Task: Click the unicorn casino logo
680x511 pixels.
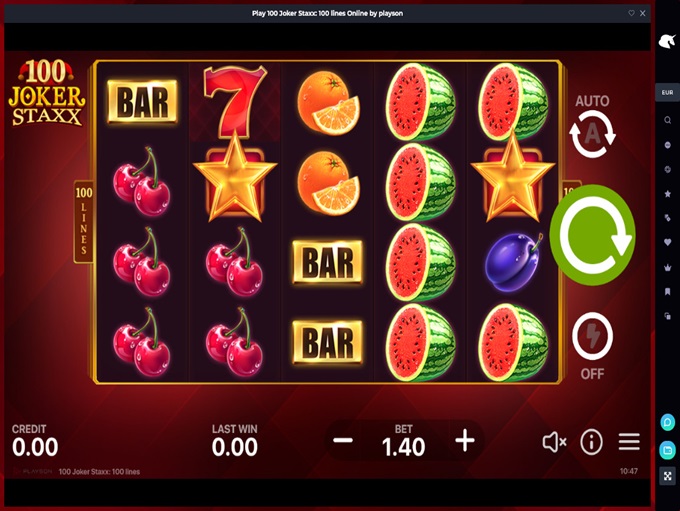Action: pyautogui.click(x=667, y=41)
